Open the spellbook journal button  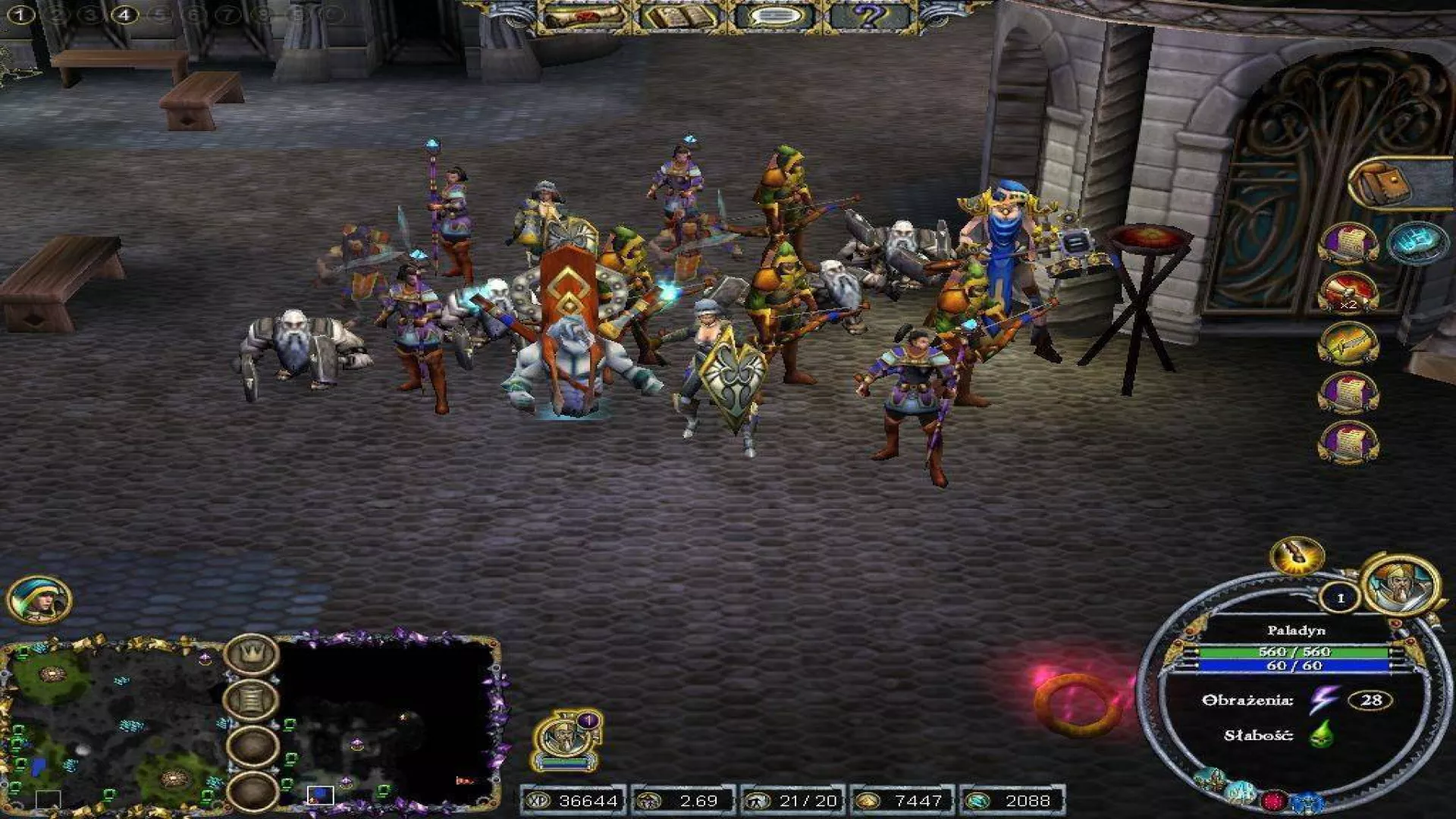point(678,17)
